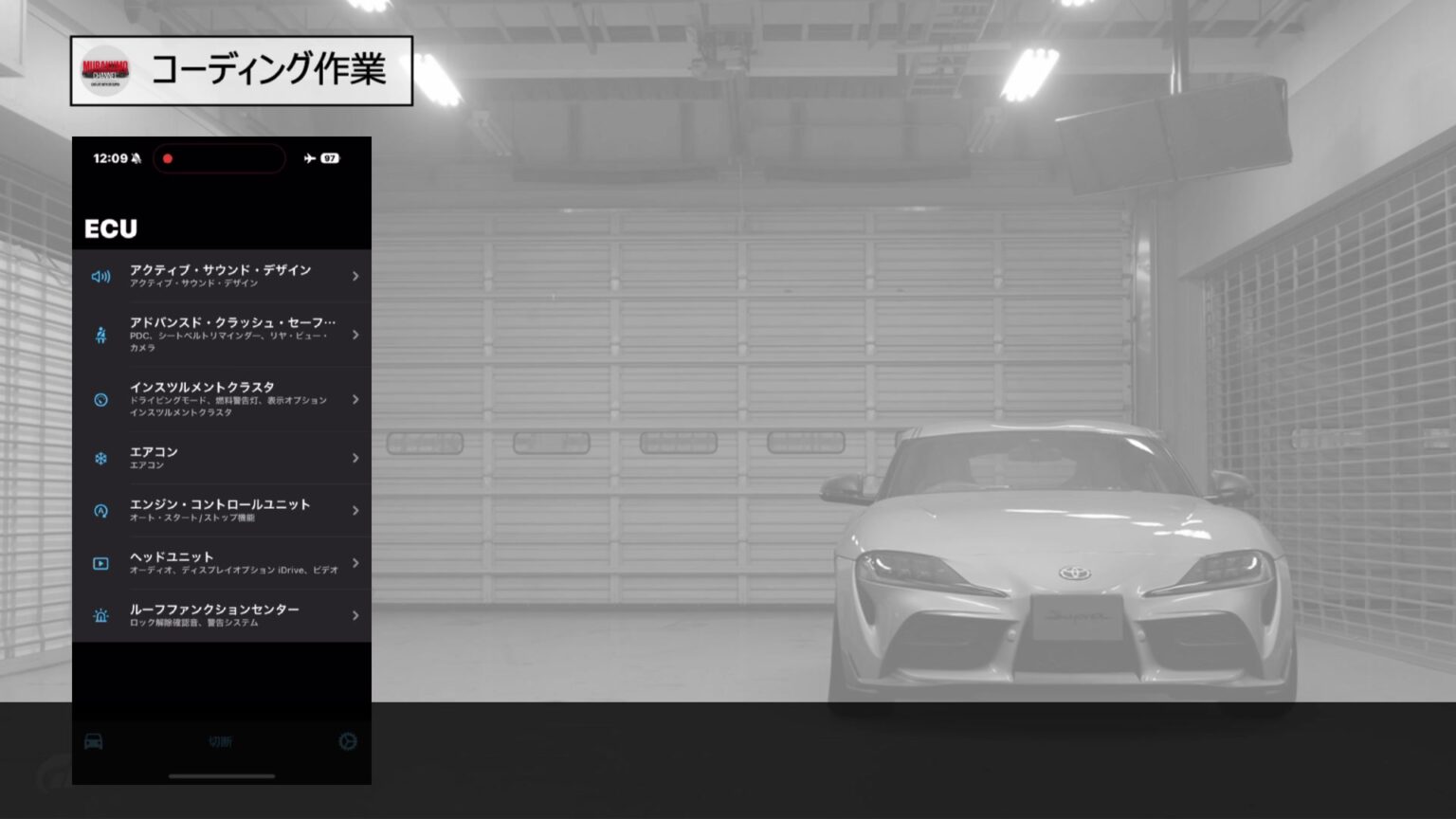Click the video icon beside ヘッドユニット
Screen dimensions: 1456x819
click(100, 563)
